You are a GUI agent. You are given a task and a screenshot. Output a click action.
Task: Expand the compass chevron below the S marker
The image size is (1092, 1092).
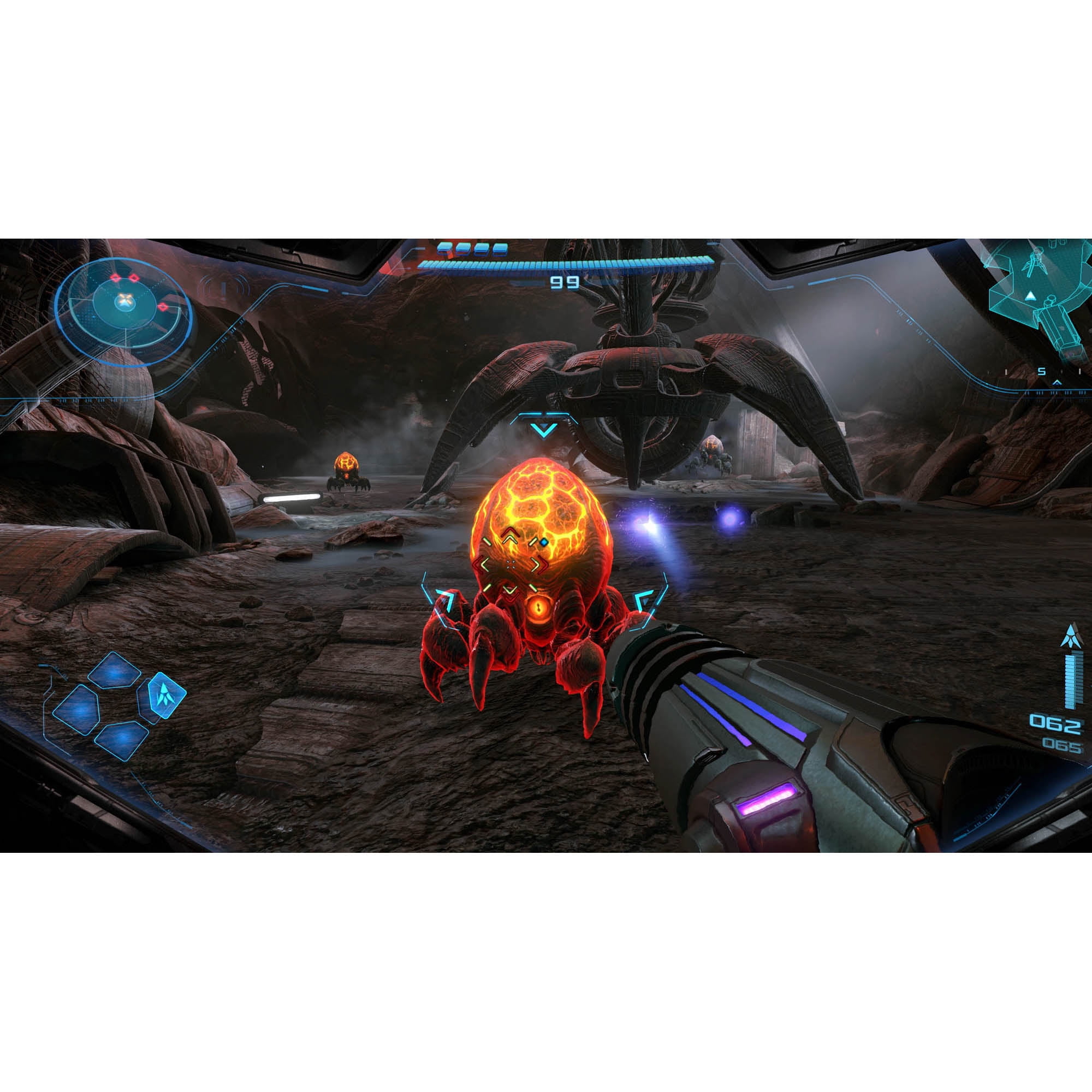point(1057,383)
